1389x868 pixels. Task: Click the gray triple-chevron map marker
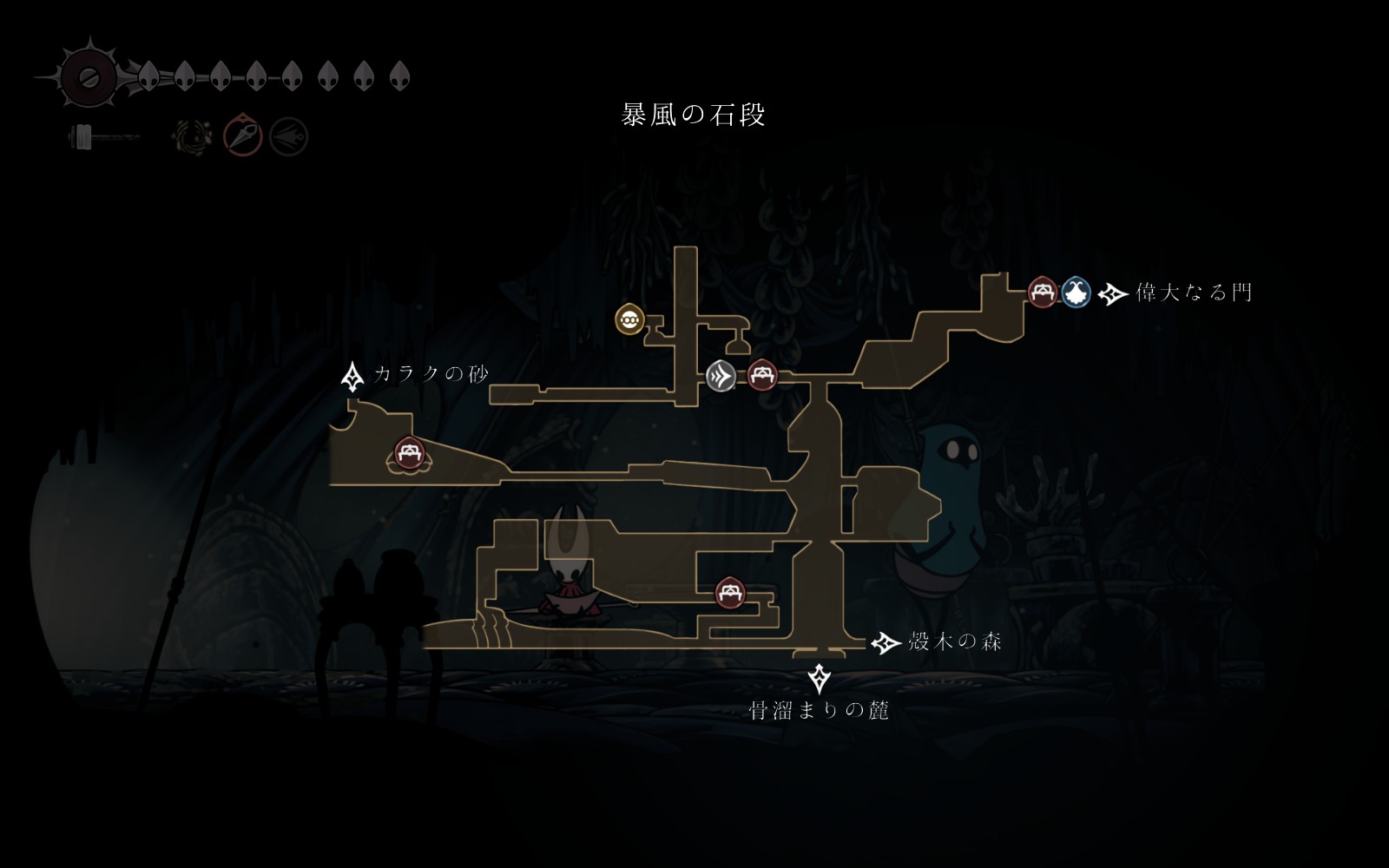point(721,376)
